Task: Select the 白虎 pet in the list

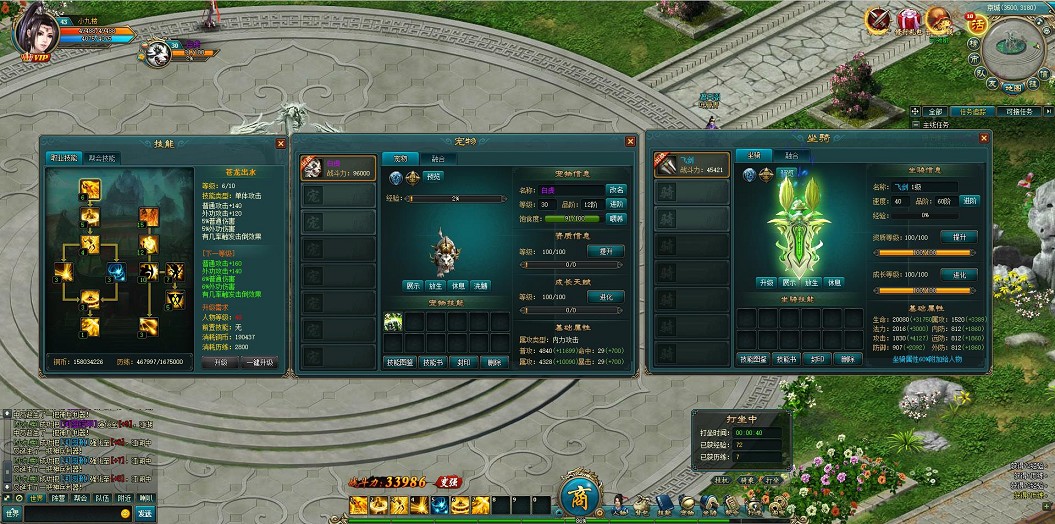Action: point(339,168)
